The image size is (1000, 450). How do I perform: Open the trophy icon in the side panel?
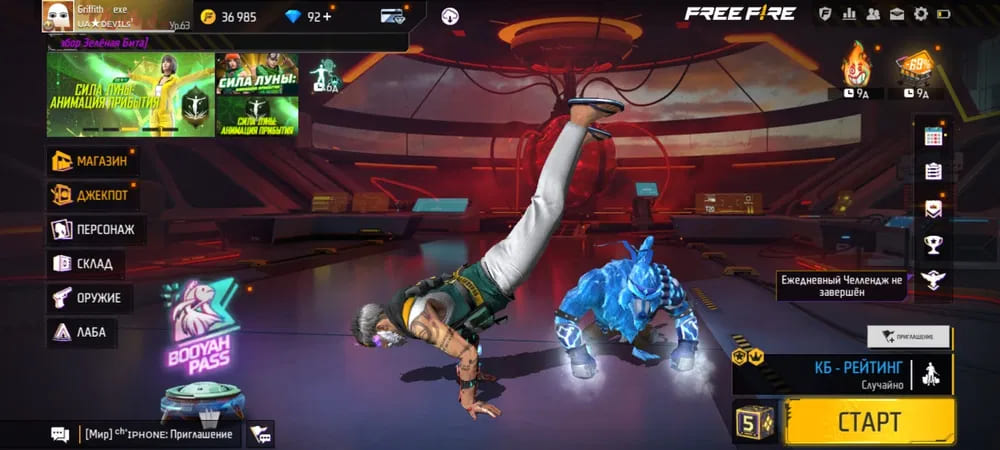point(933,243)
